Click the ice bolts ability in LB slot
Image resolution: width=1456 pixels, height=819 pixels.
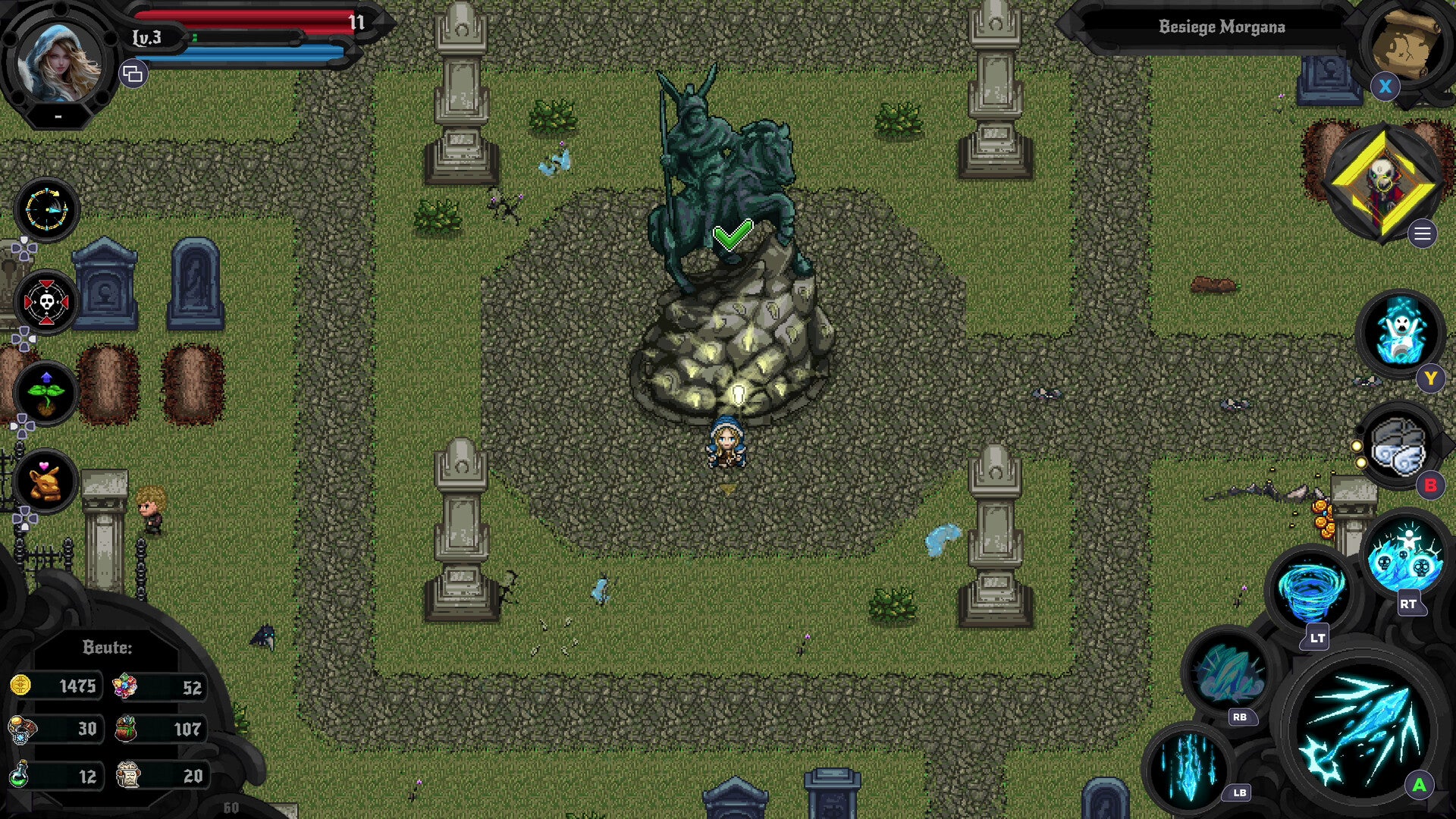click(x=1188, y=768)
